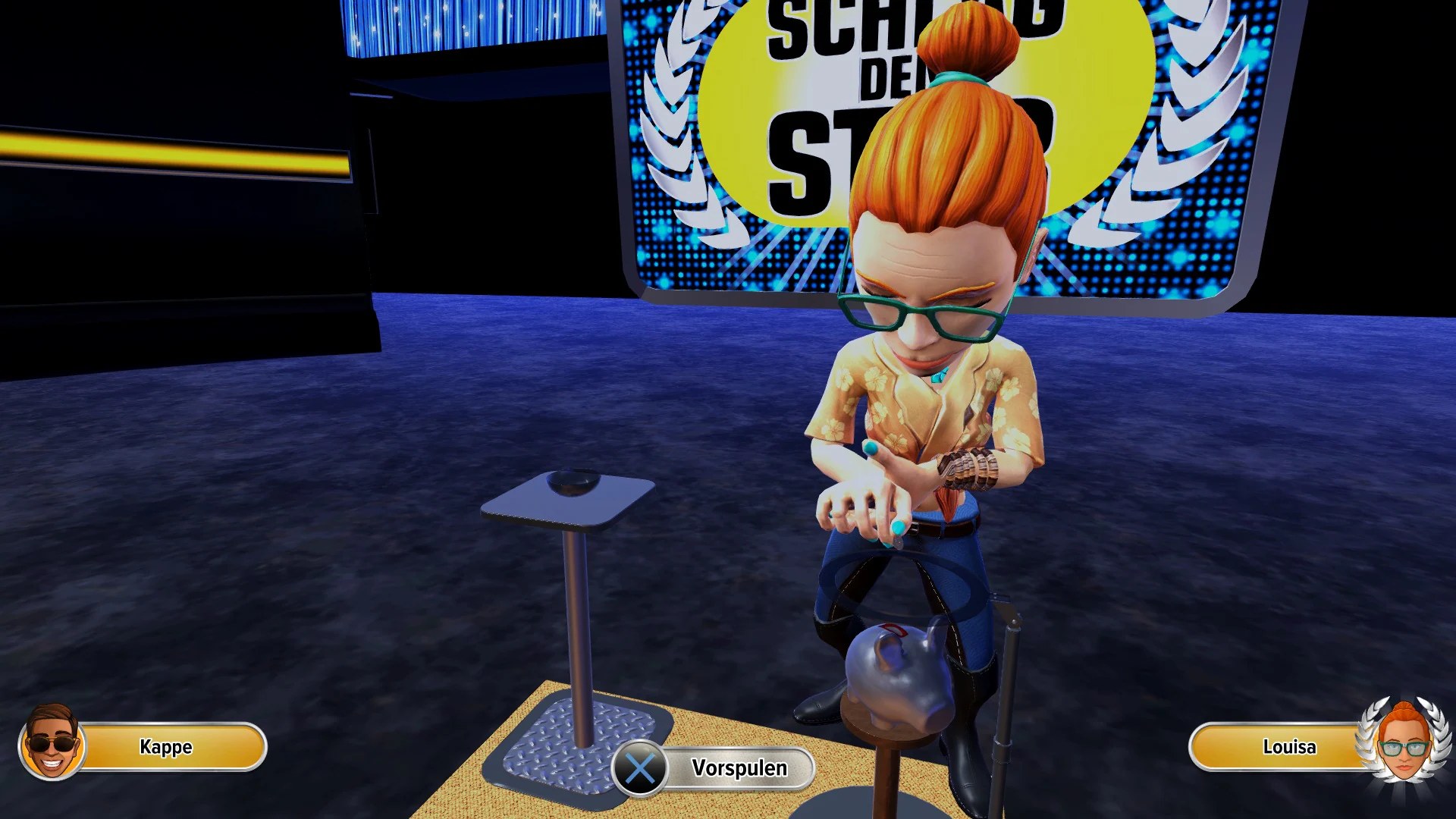The image size is (1456, 819).
Task: Select the Louisa name plate
Action: coord(1289,747)
